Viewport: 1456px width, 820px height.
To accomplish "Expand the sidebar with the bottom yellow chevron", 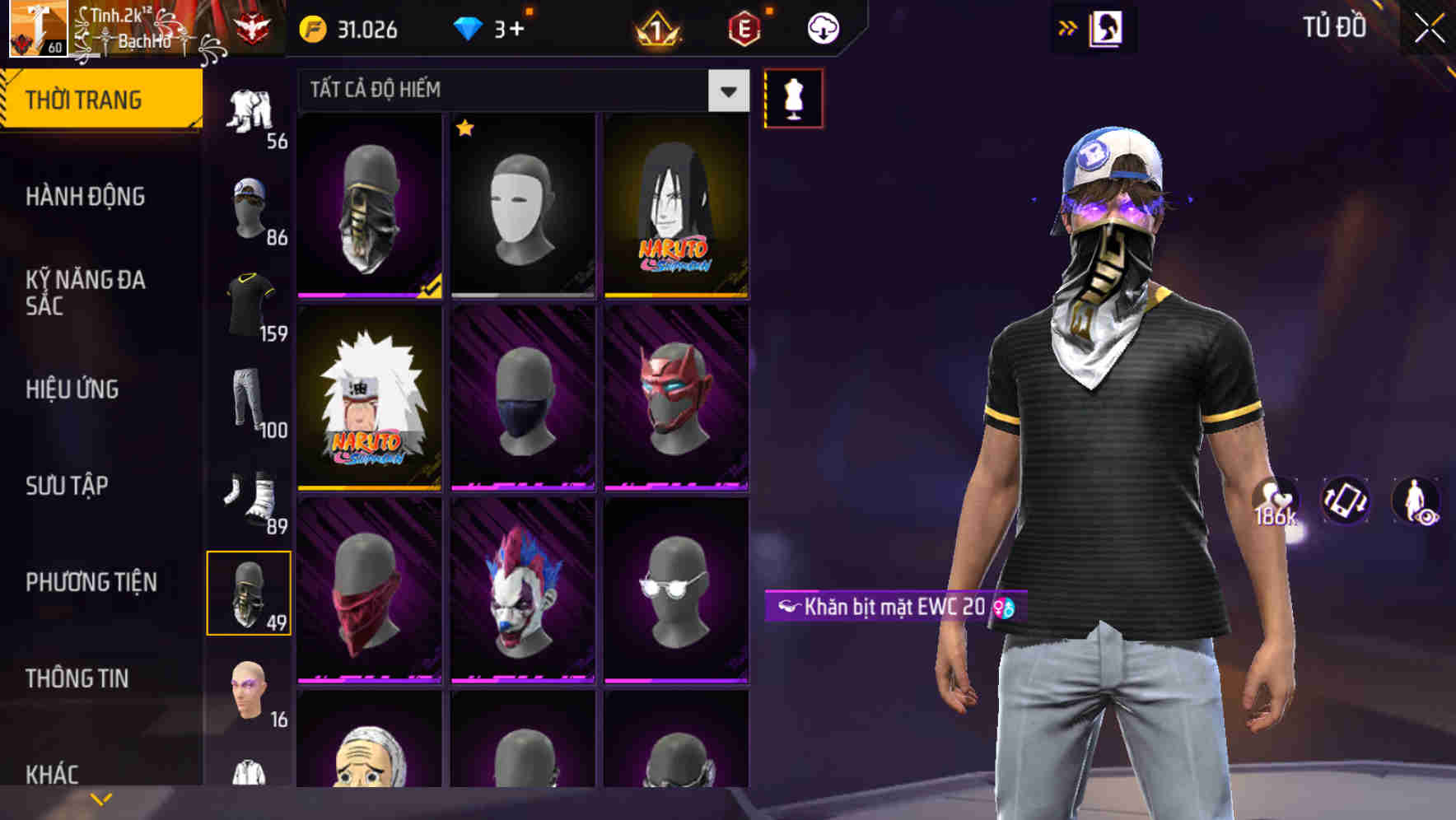I will (x=101, y=797).
